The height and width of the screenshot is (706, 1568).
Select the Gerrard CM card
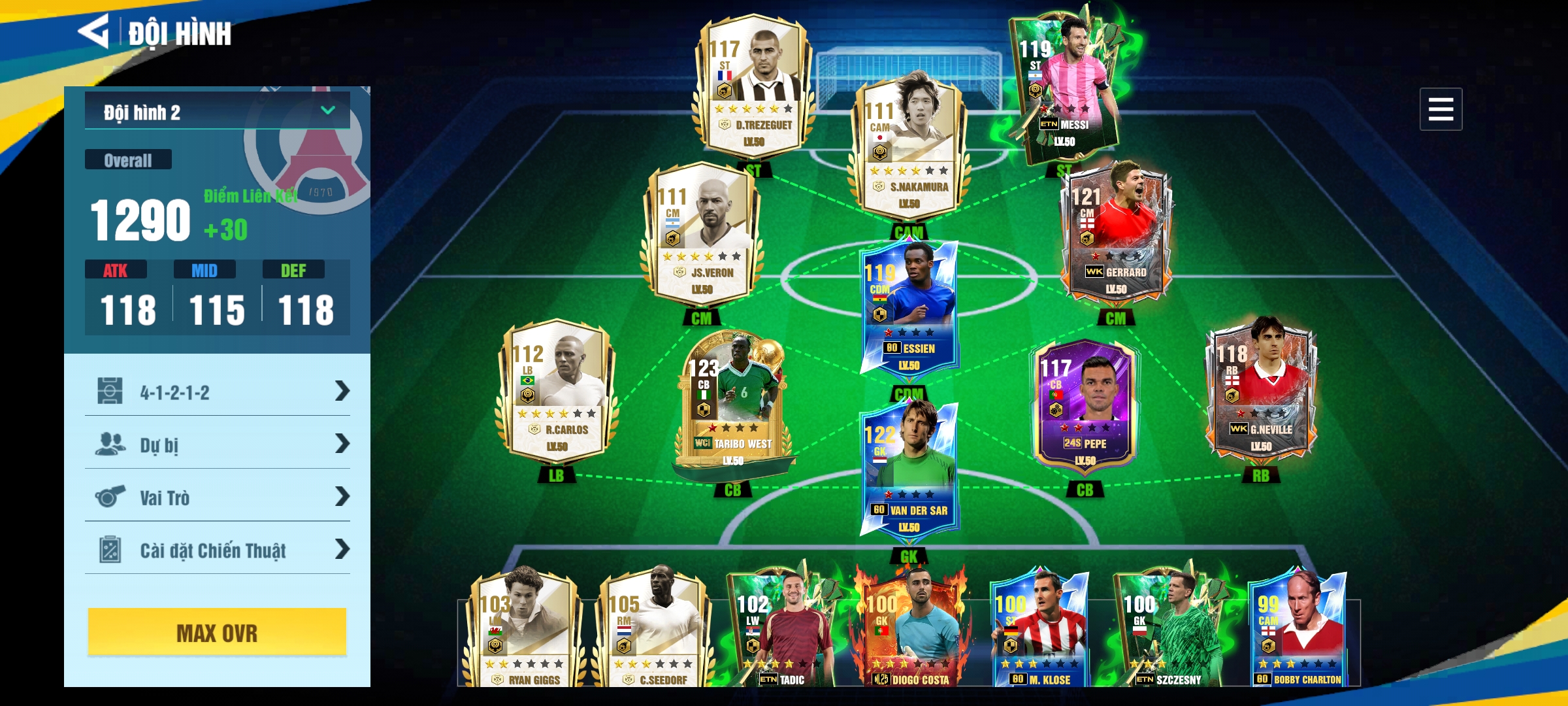(x=1116, y=235)
